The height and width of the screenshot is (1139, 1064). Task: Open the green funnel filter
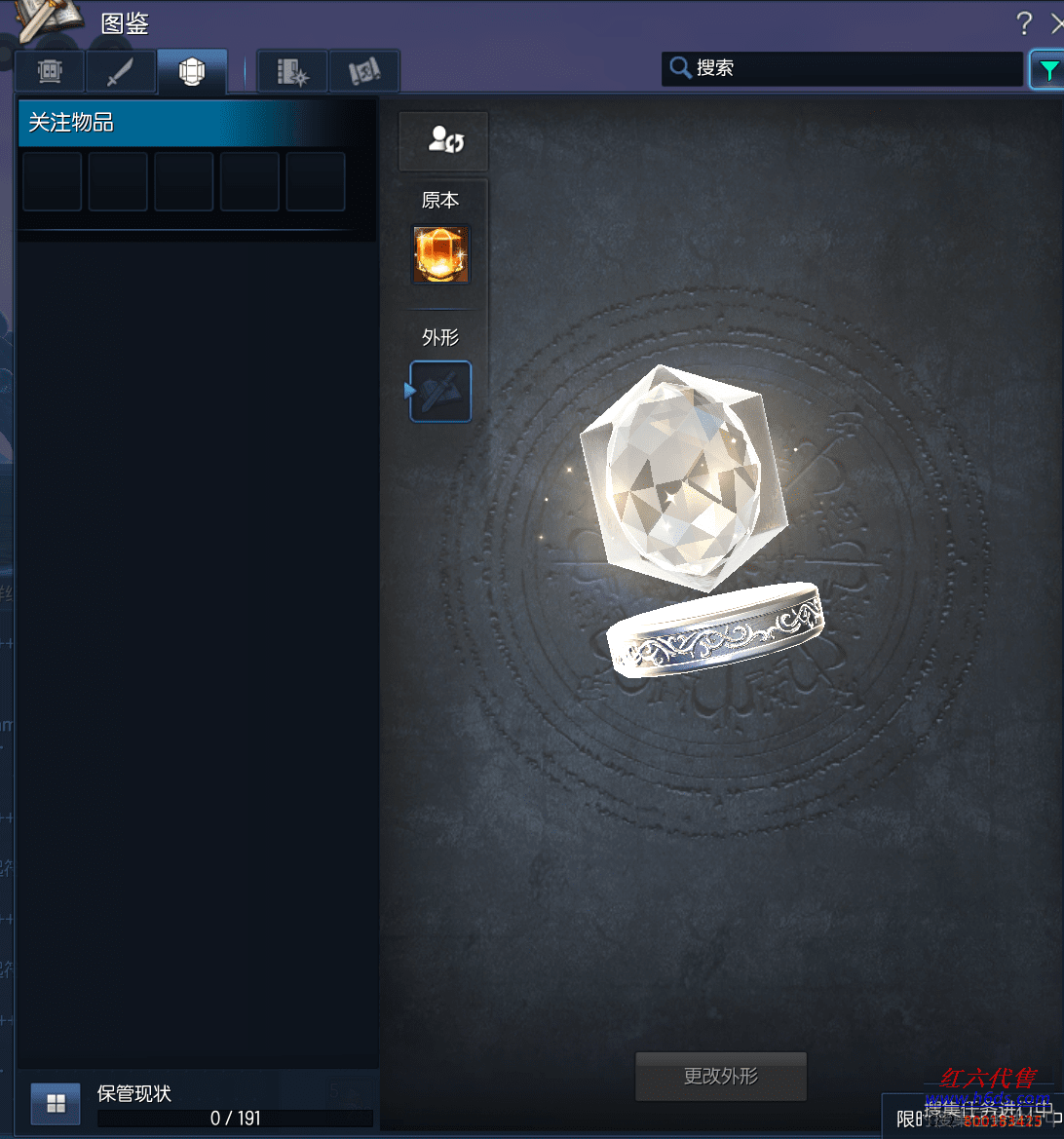pyautogui.click(x=1047, y=69)
